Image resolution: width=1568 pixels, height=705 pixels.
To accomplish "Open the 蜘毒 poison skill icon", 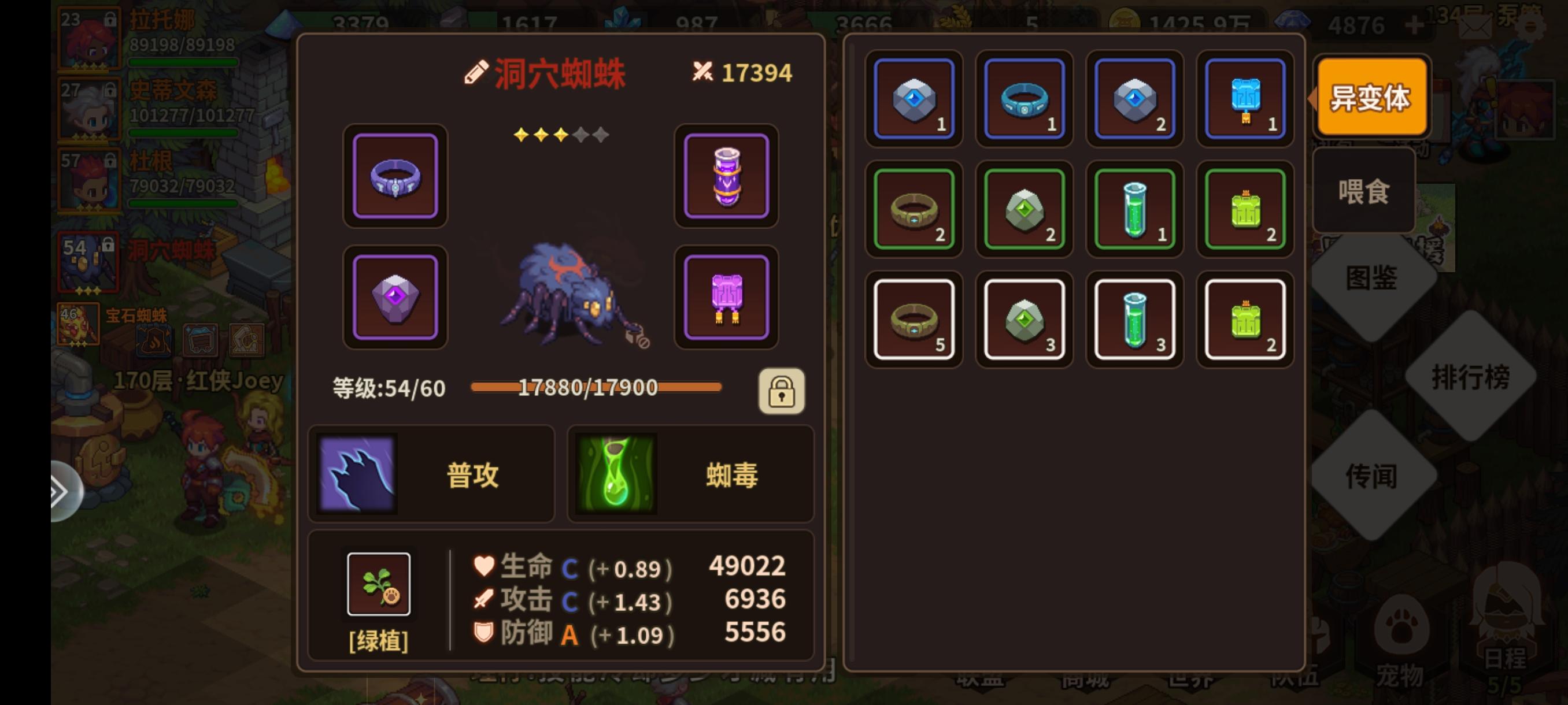I will (615, 475).
